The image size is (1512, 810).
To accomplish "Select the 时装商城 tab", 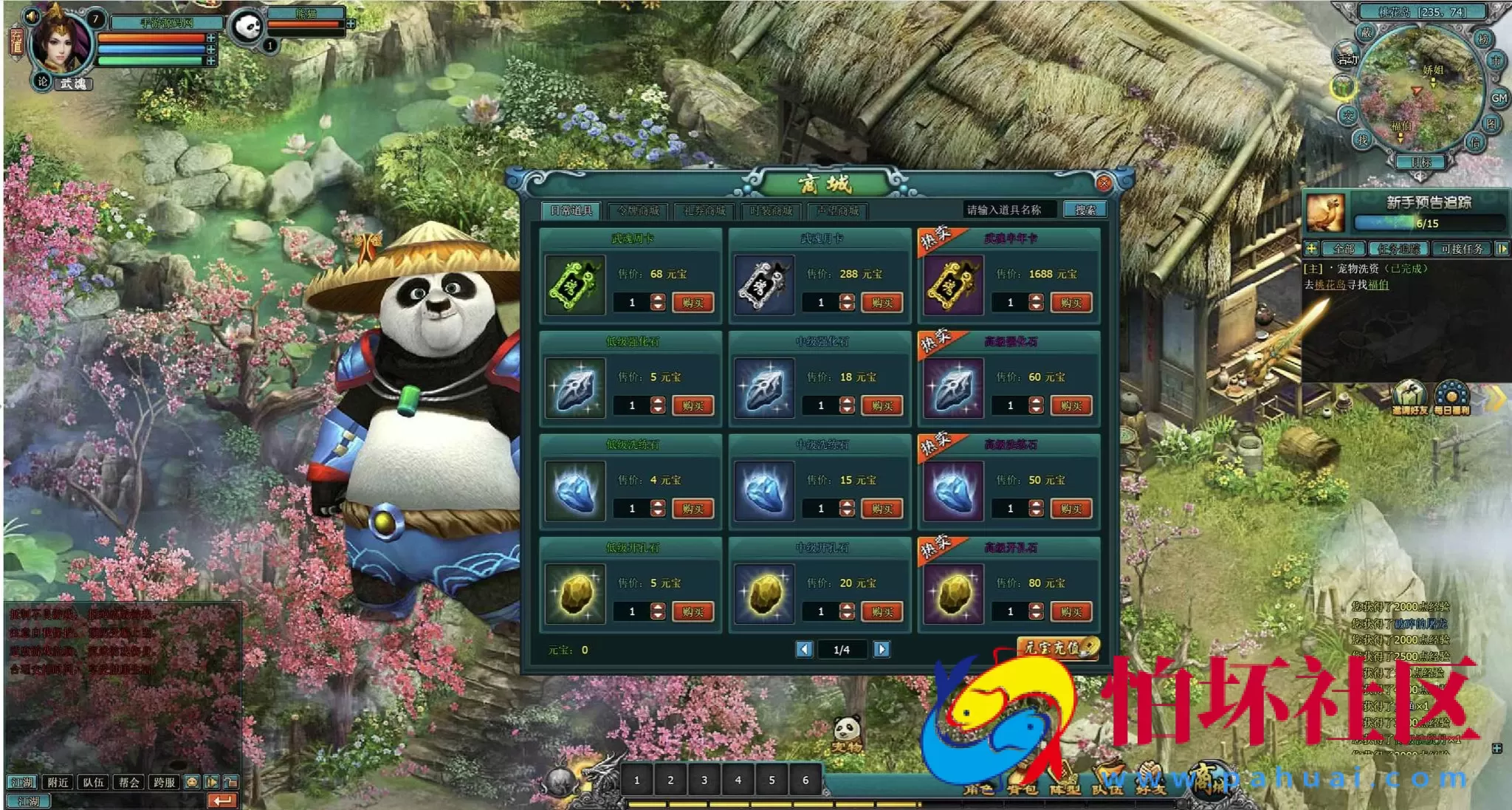I will coord(771,211).
